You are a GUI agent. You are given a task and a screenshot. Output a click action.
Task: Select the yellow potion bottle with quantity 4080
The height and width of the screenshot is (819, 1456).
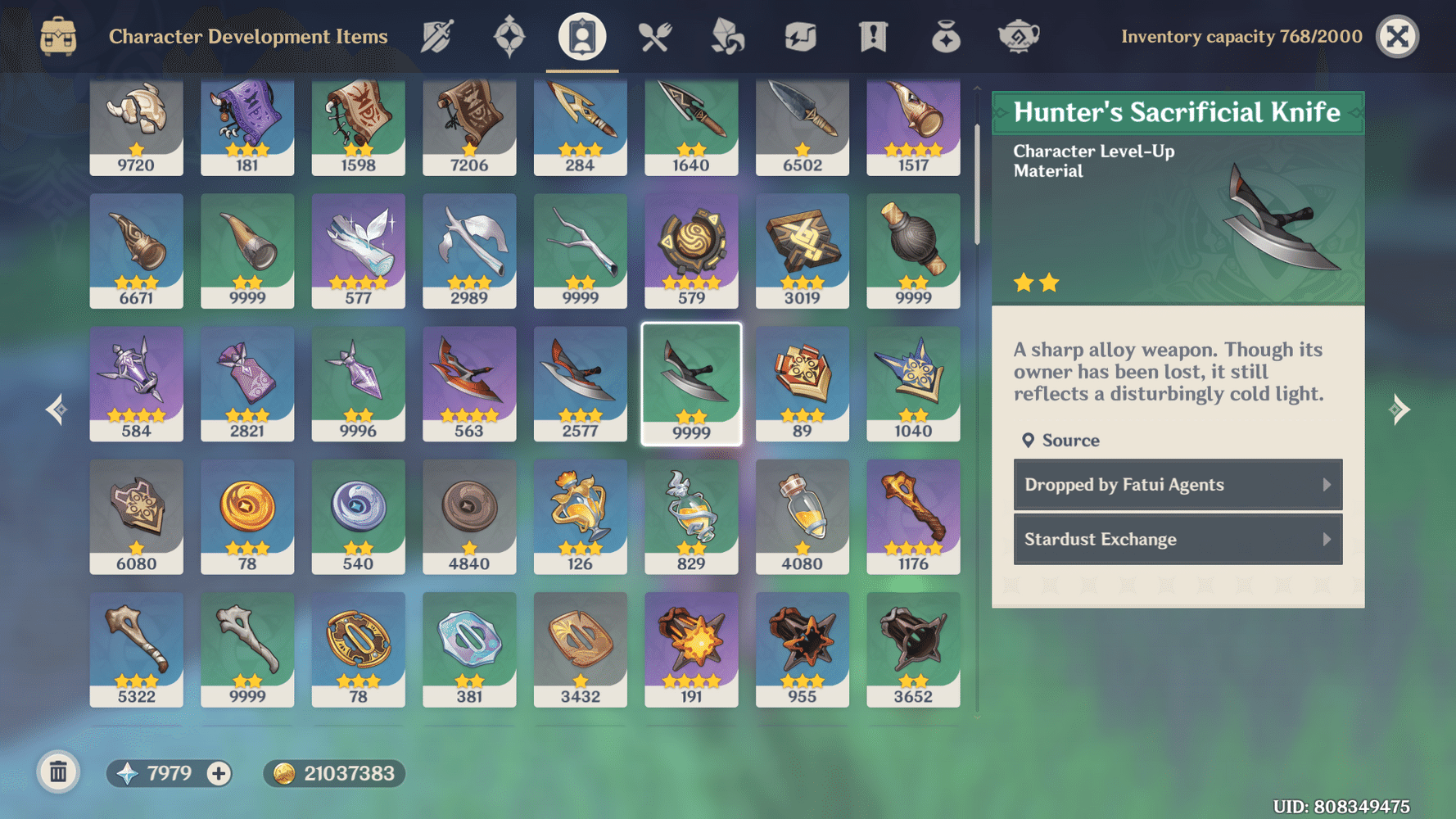pyautogui.click(x=802, y=516)
